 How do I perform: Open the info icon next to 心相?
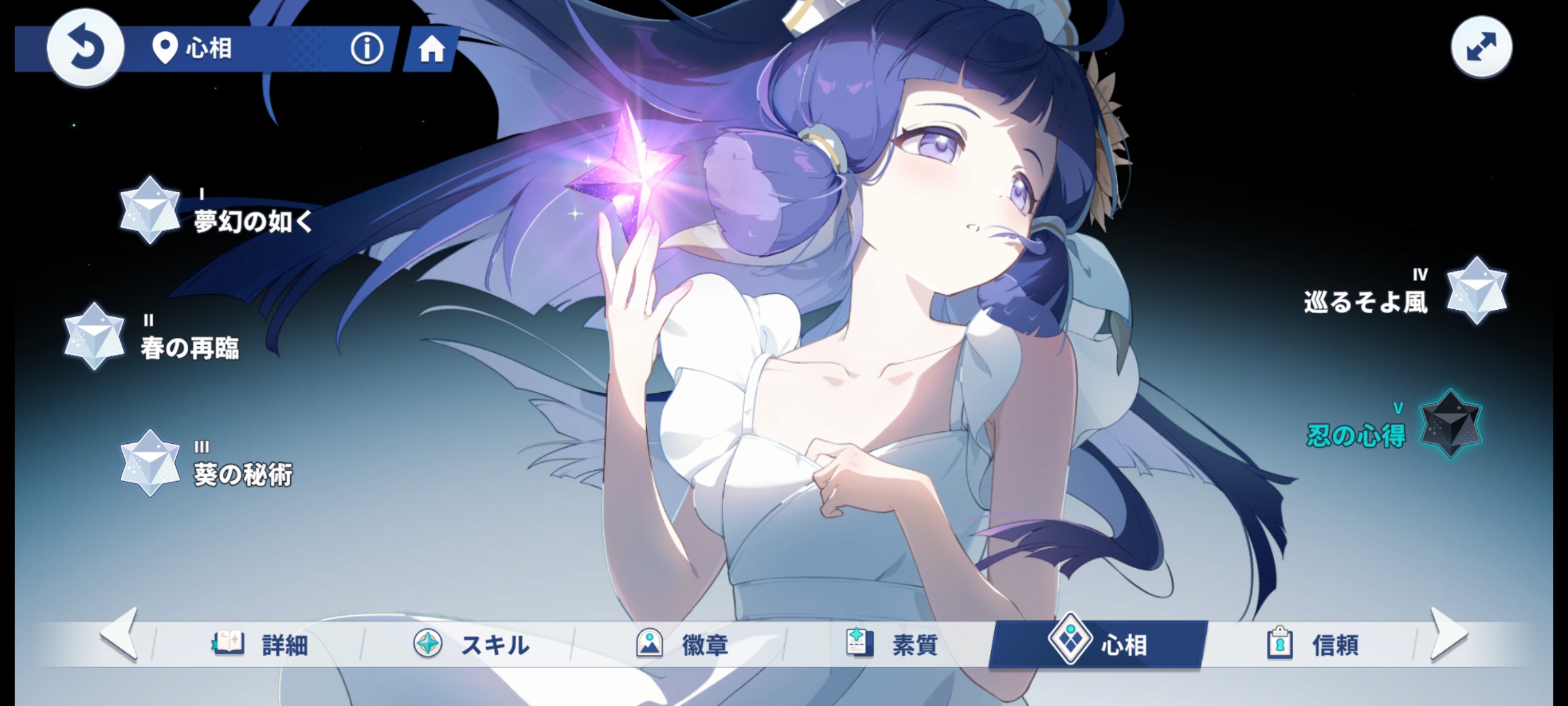(367, 48)
